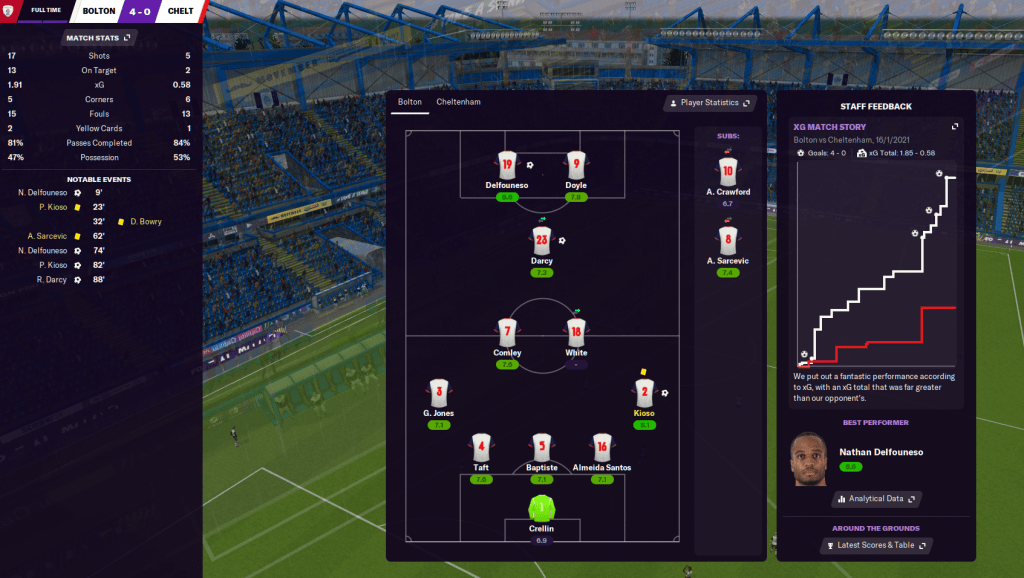Open Player Statistics

[710, 103]
